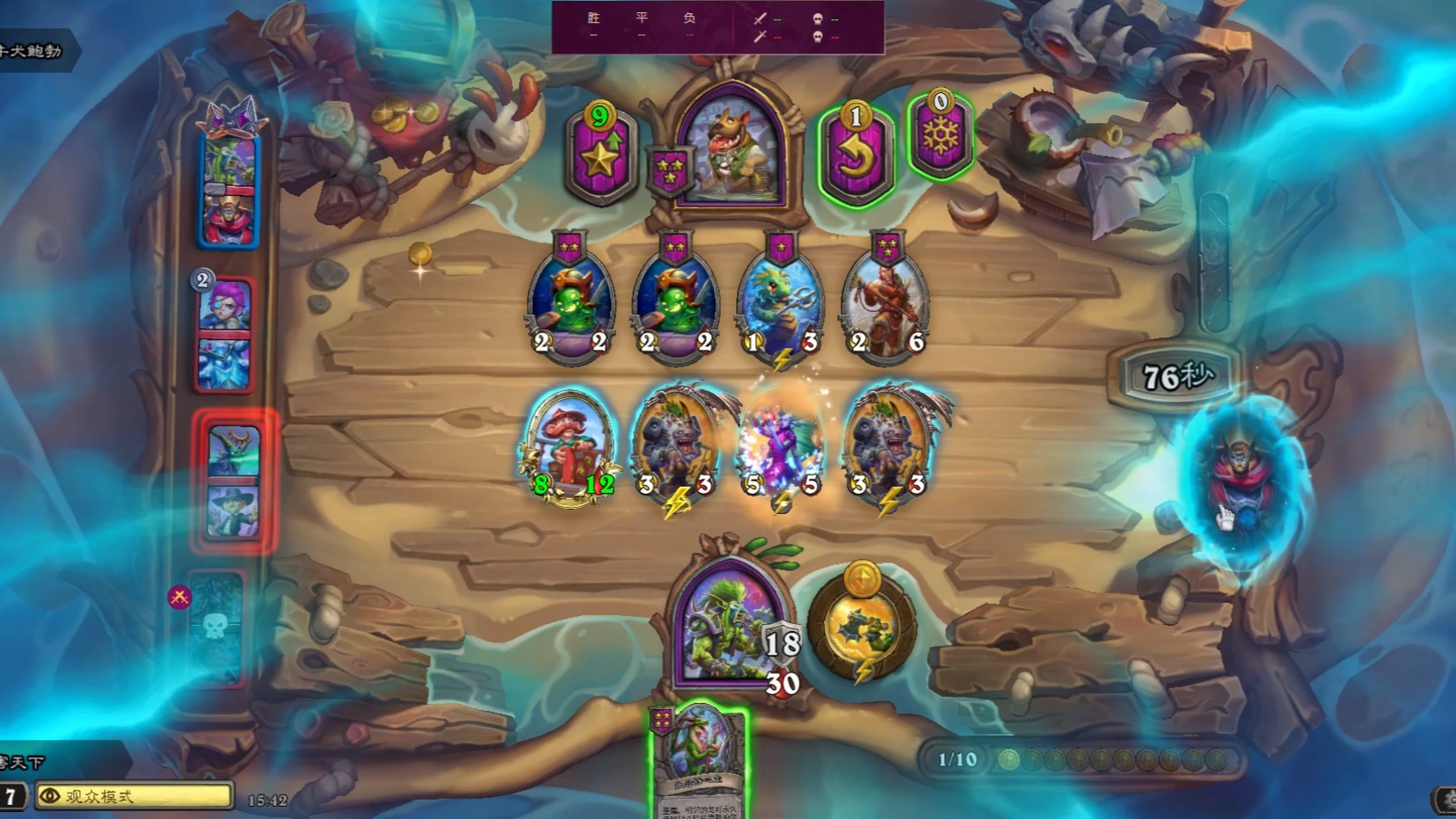This screenshot has height=819, width=1456.
Task: Upgrade the tavern for 9 gold
Action: click(x=601, y=152)
